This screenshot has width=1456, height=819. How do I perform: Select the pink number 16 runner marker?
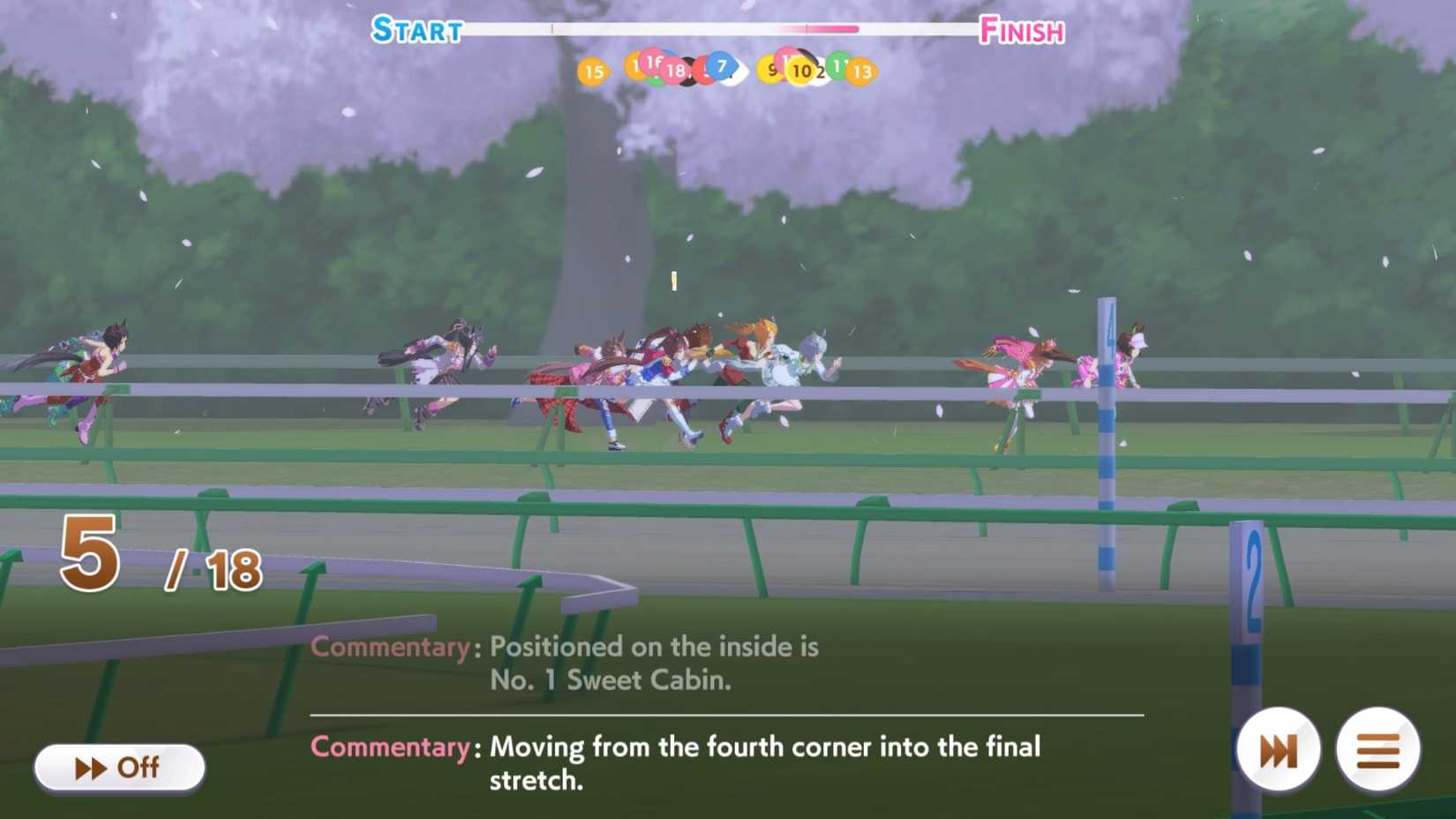[x=652, y=64]
